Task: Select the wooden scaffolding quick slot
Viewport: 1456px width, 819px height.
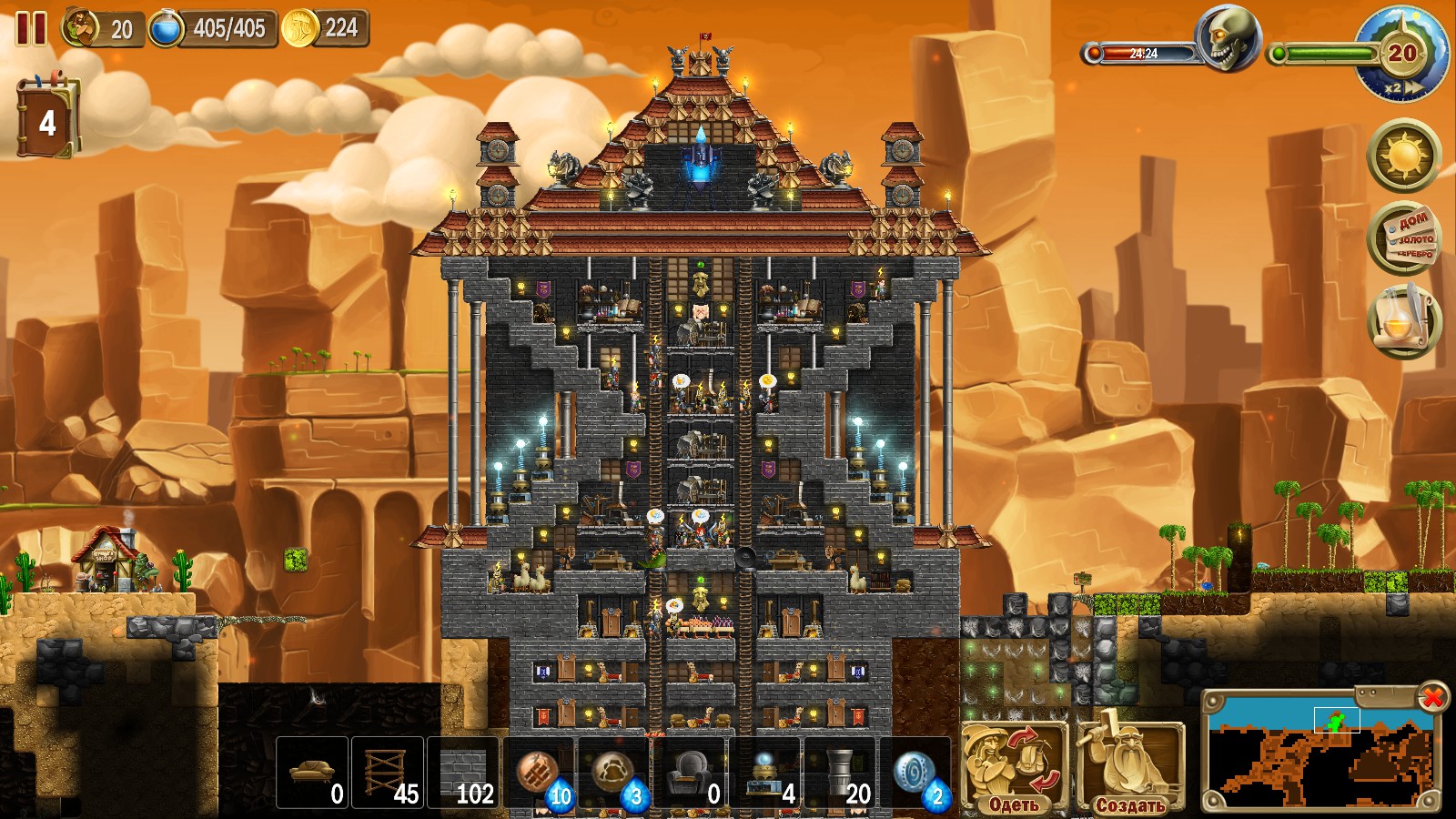Action: coord(386,769)
